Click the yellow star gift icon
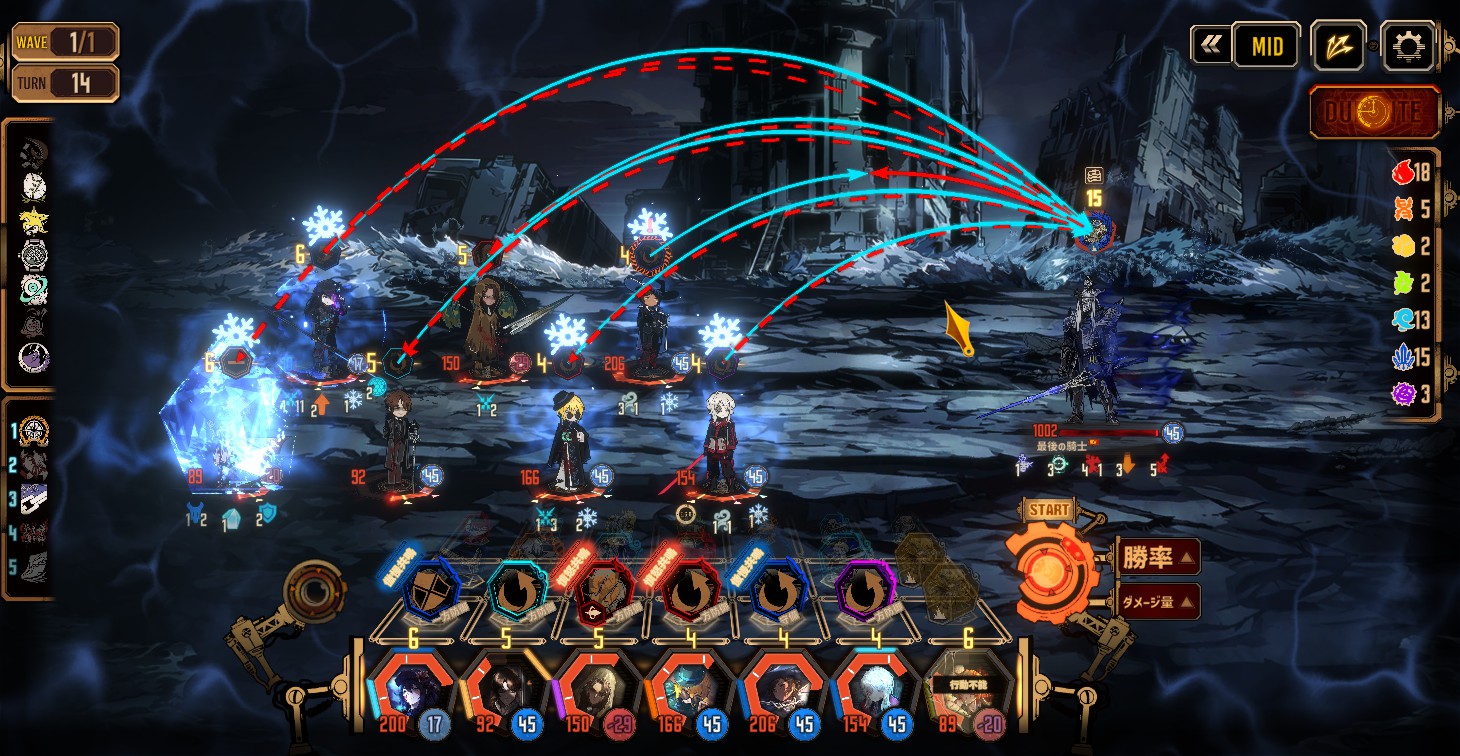 [x=34, y=220]
